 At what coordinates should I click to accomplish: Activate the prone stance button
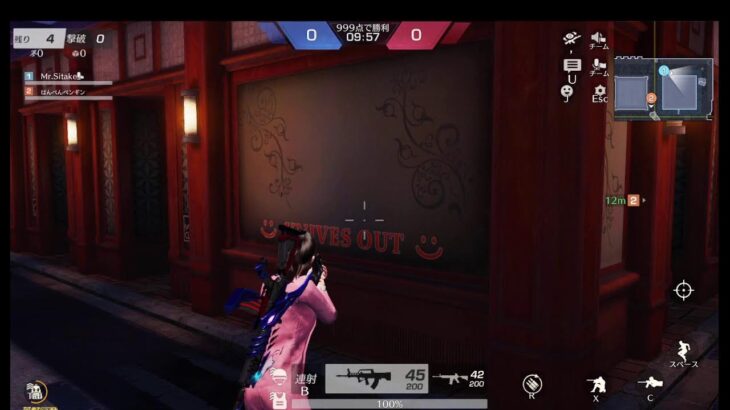pyautogui.click(x=650, y=383)
